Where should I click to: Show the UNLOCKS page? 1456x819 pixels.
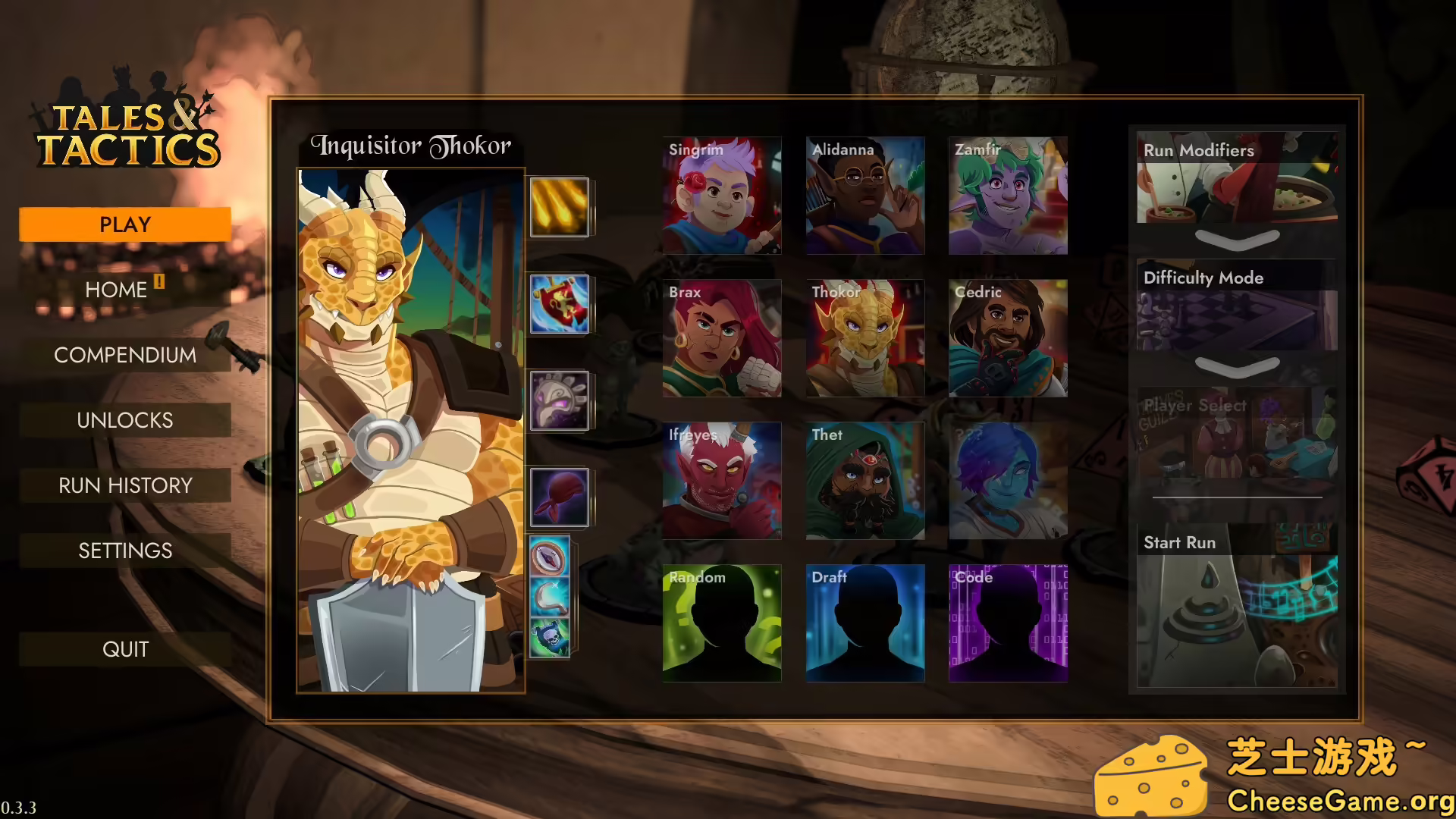125,420
